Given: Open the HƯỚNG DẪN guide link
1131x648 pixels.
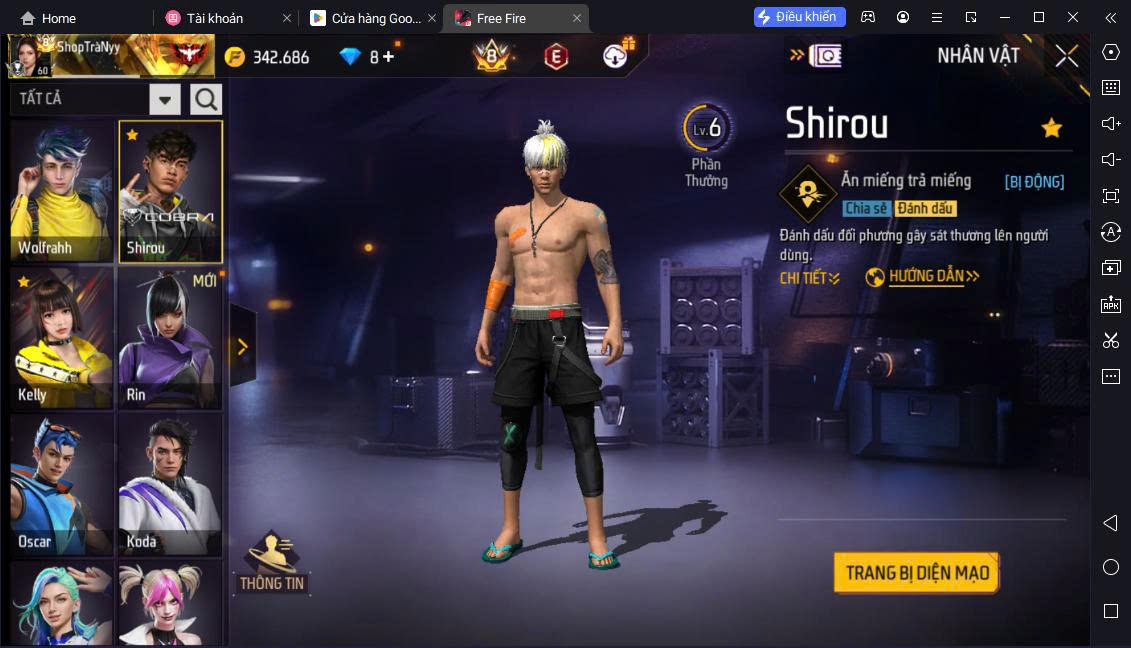Looking at the screenshot, I should coord(923,277).
